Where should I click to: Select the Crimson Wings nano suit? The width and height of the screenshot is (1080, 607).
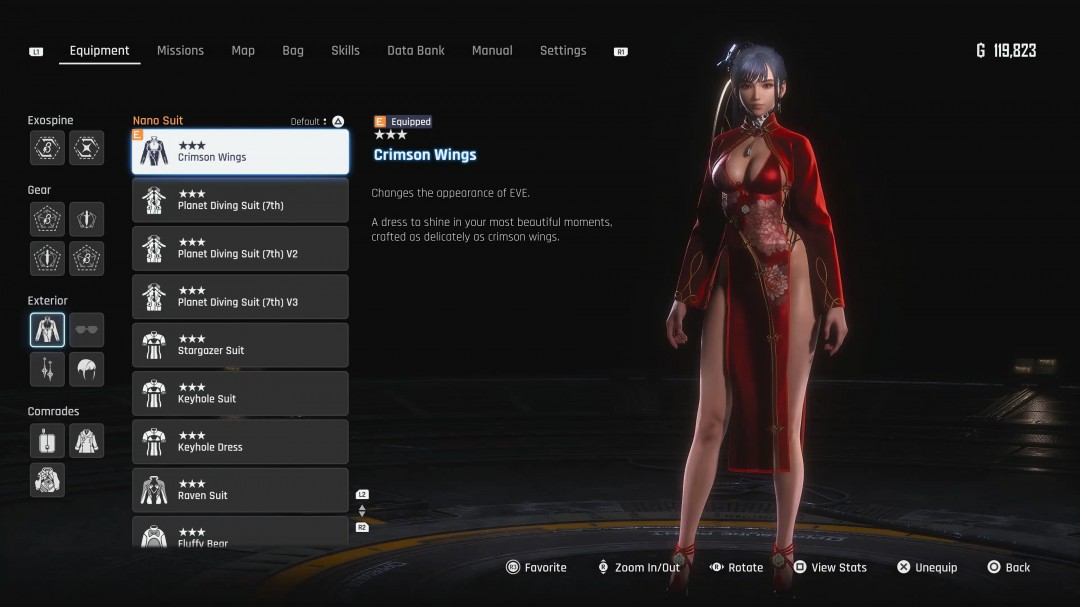pos(240,152)
